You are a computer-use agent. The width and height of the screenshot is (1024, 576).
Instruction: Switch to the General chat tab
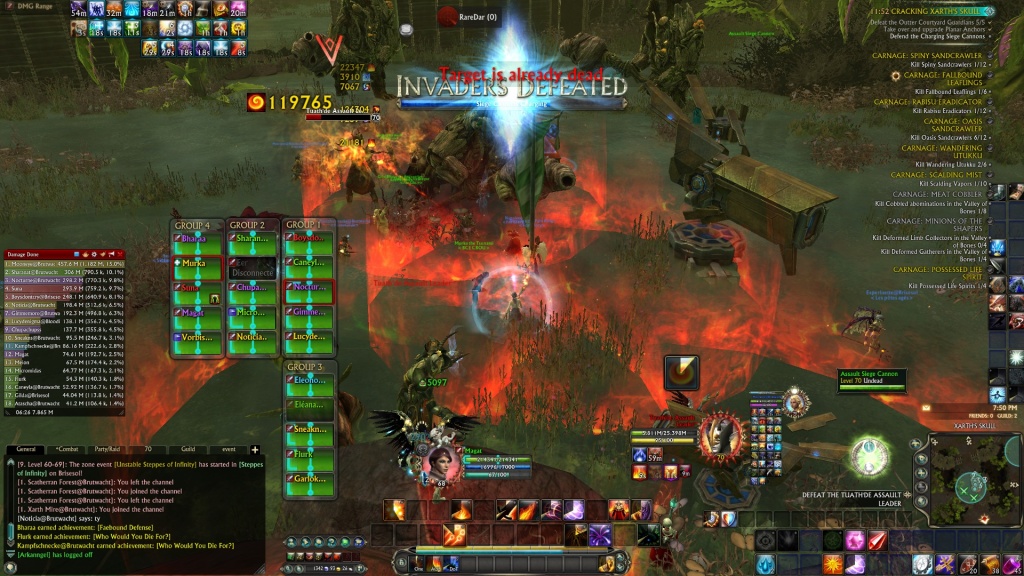click(27, 450)
